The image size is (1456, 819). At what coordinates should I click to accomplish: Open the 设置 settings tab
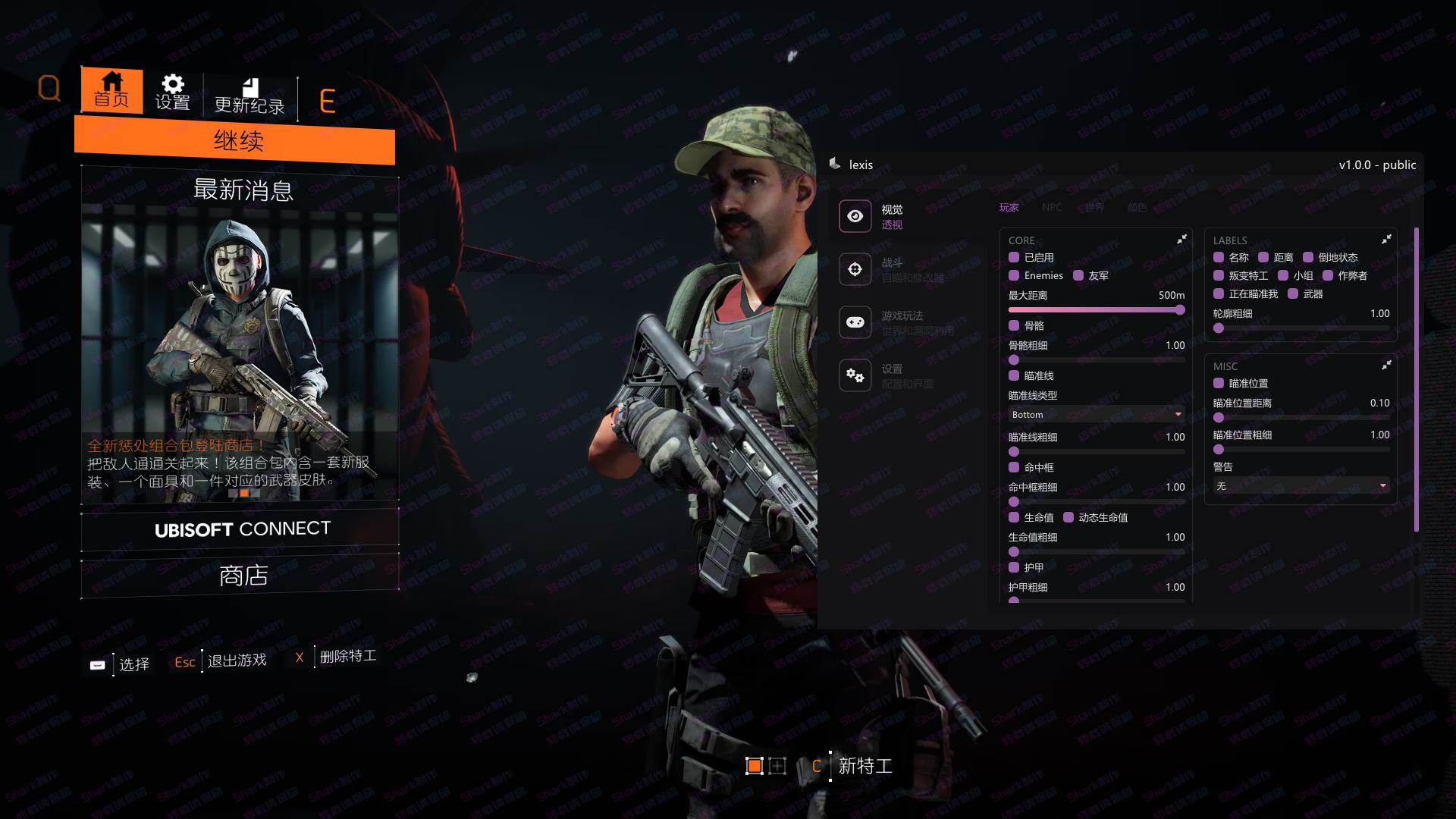tap(172, 93)
